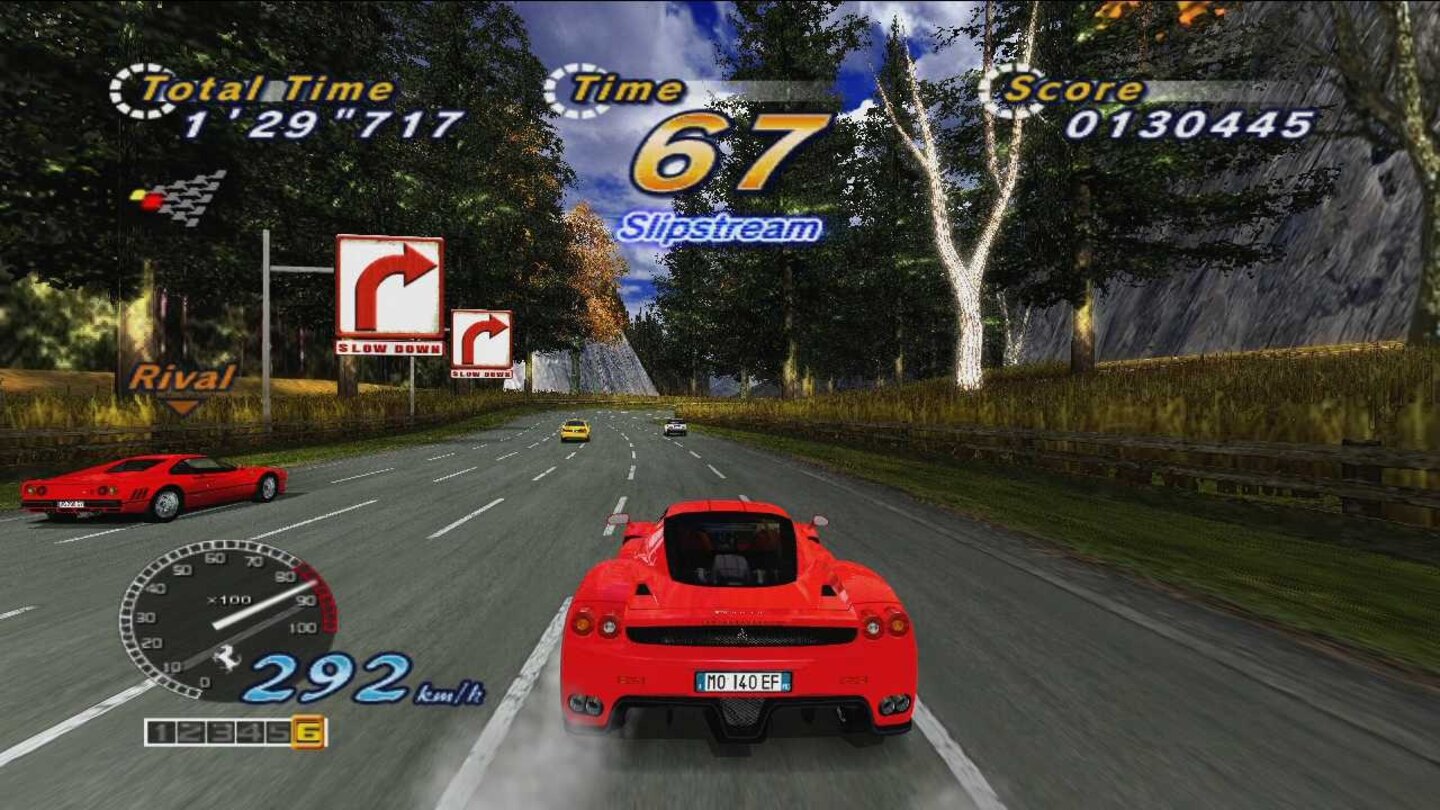Image resolution: width=1440 pixels, height=810 pixels.
Task: Click the SLOW DOWN text plate
Action: tap(392, 350)
